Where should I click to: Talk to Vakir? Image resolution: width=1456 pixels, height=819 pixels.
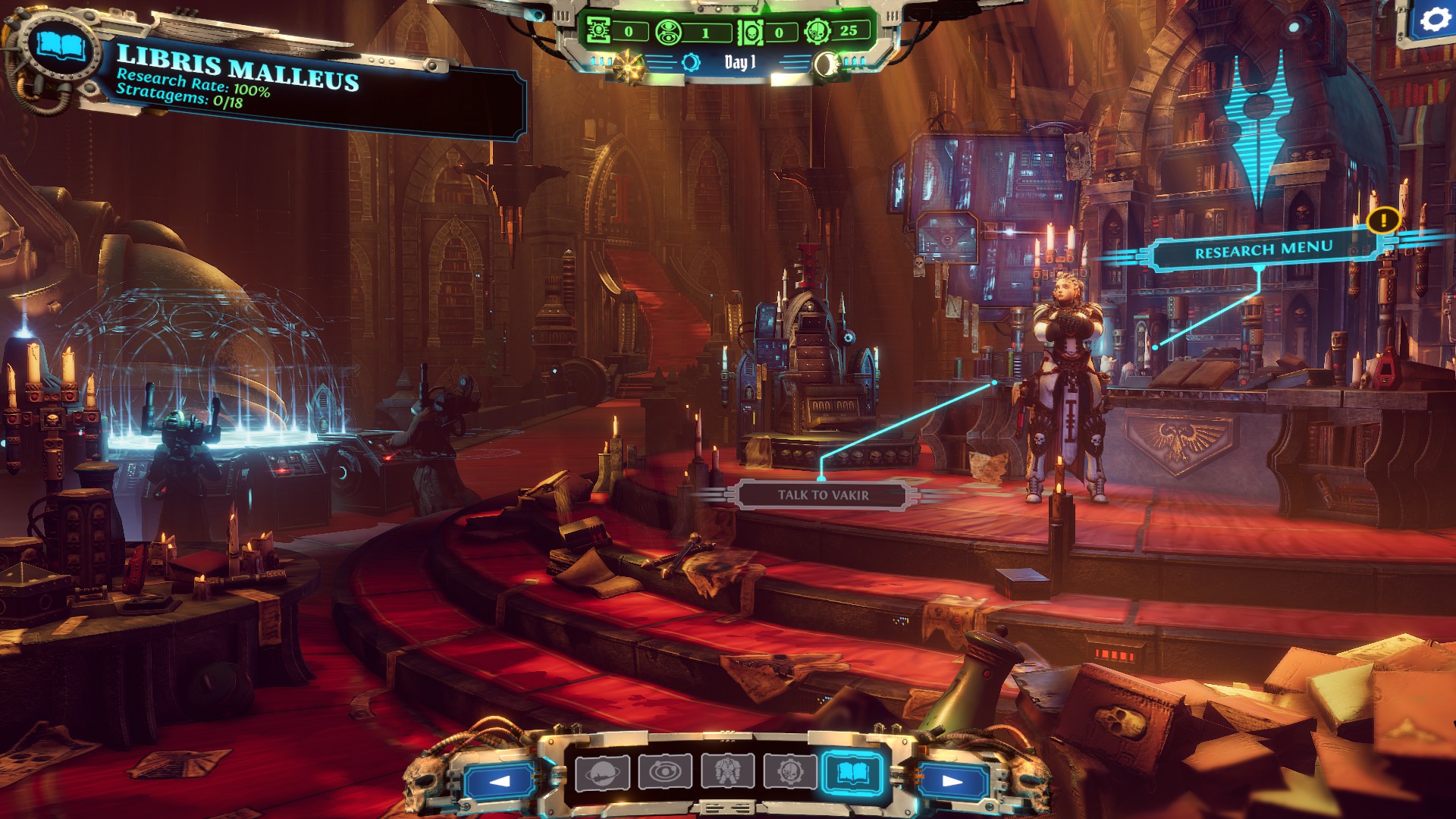tap(823, 495)
